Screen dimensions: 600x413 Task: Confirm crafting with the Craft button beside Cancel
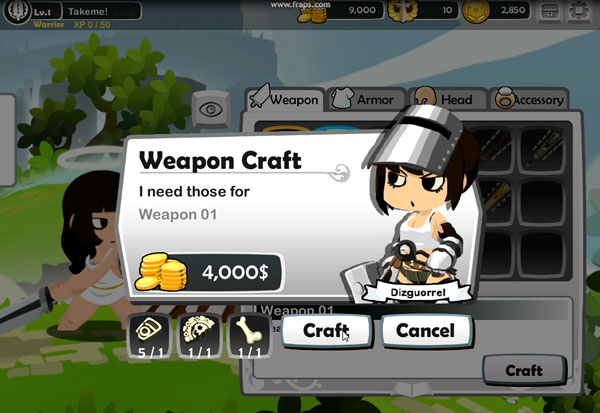click(x=326, y=330)
